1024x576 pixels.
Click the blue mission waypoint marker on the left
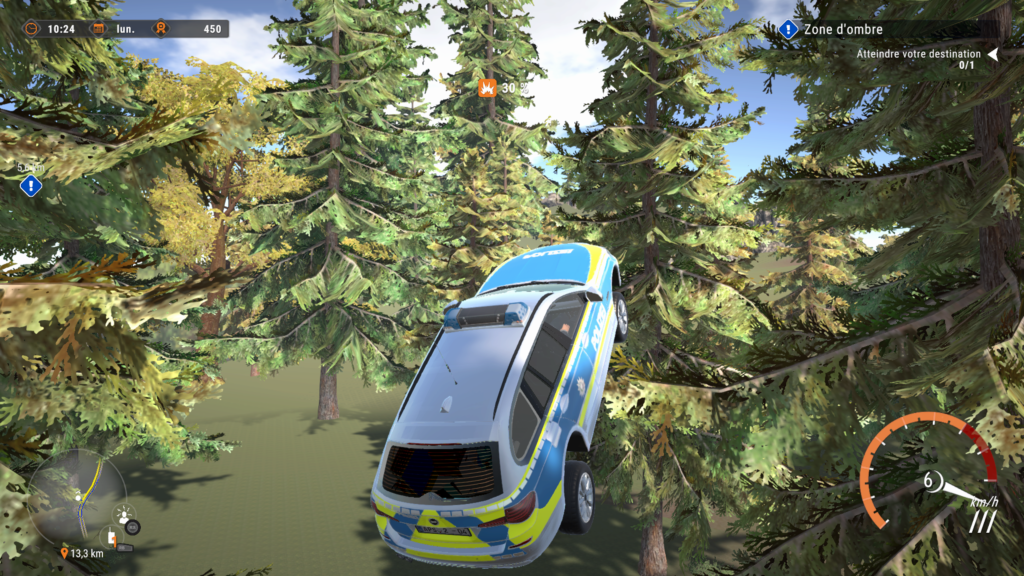point(31,185)
